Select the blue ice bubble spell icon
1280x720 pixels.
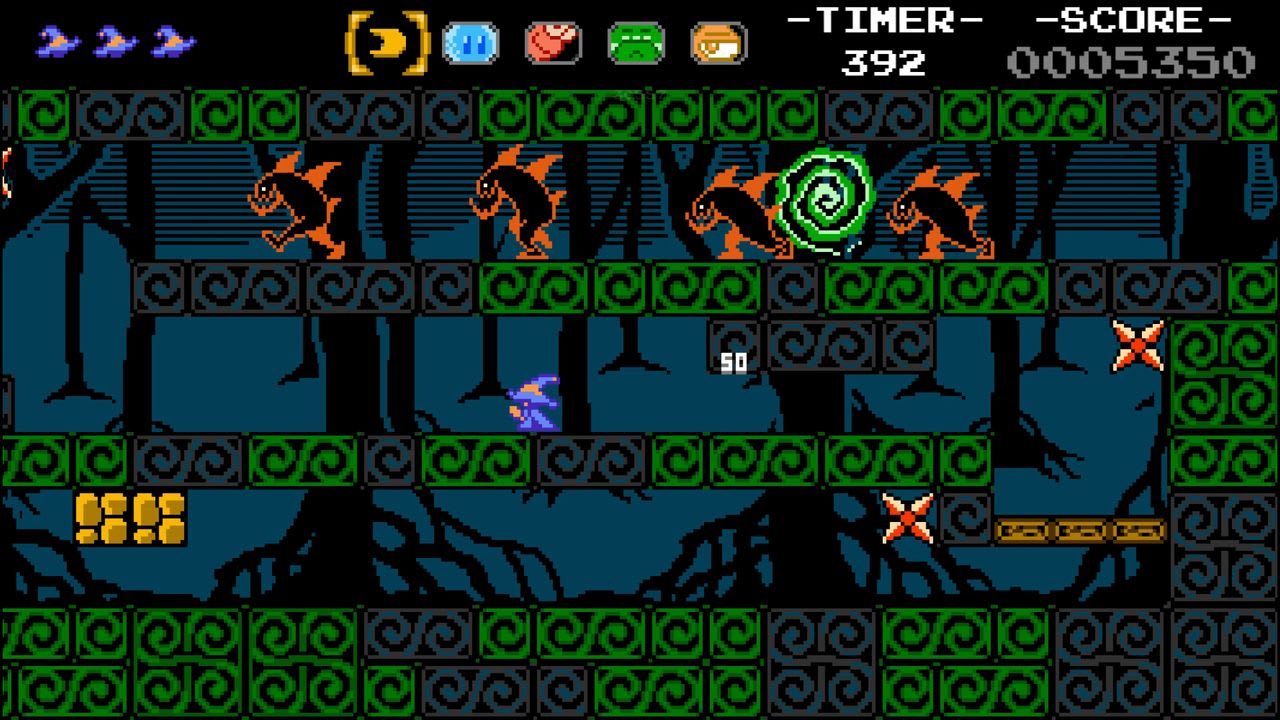tap(470, 42)
